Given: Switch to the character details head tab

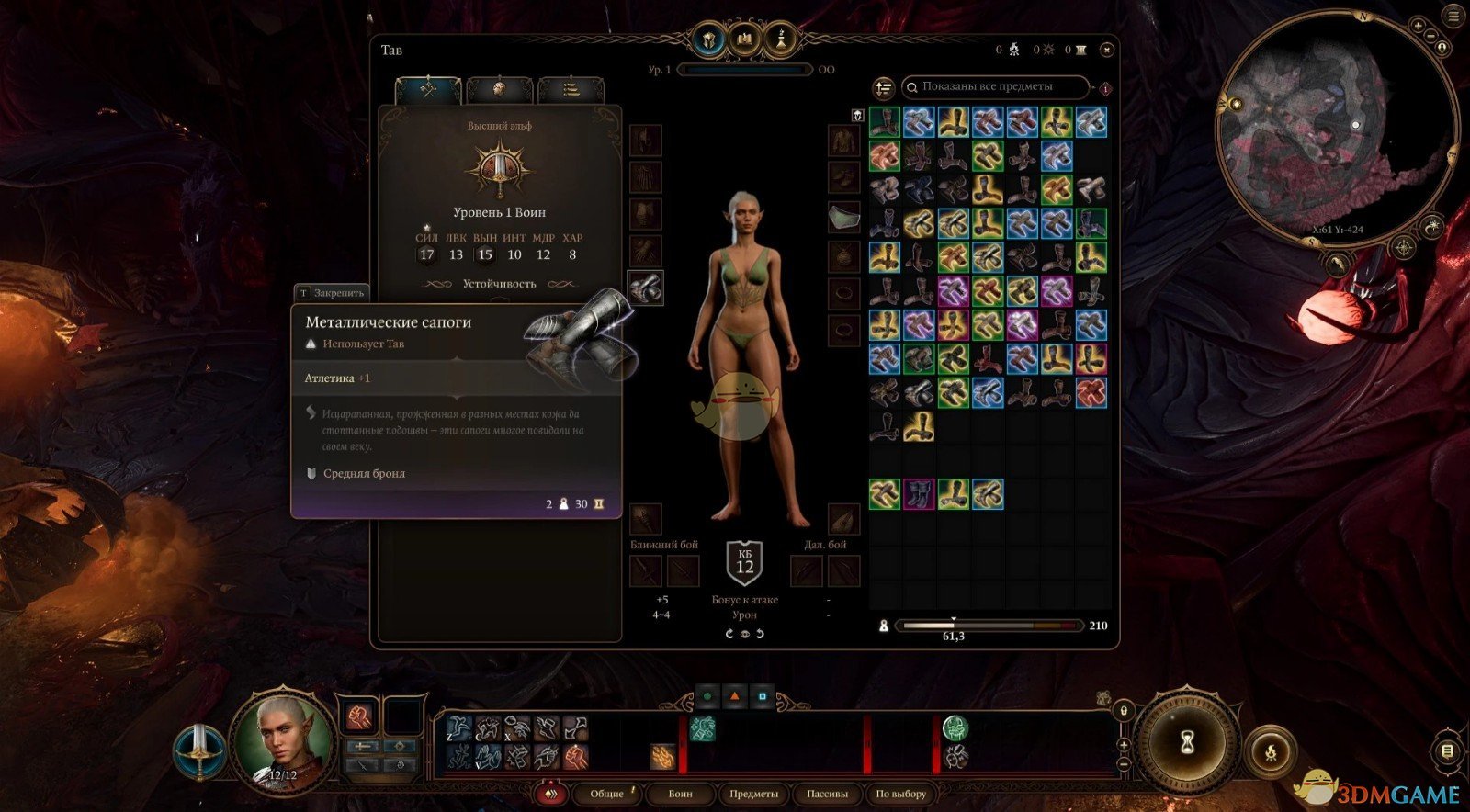Looking at the screenshot, I should coord(500,89).
